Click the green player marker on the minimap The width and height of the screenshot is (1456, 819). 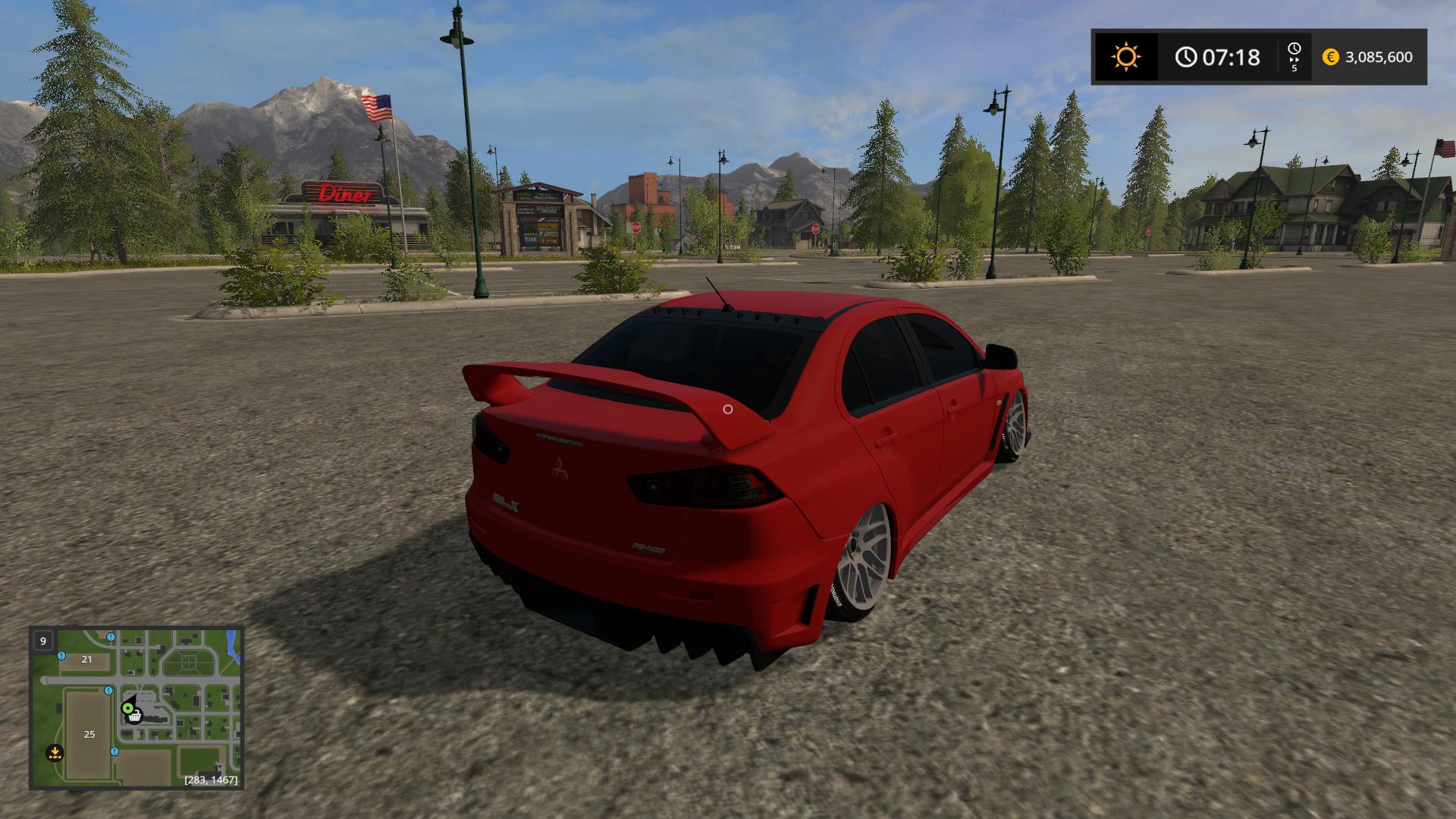(127, 708)
